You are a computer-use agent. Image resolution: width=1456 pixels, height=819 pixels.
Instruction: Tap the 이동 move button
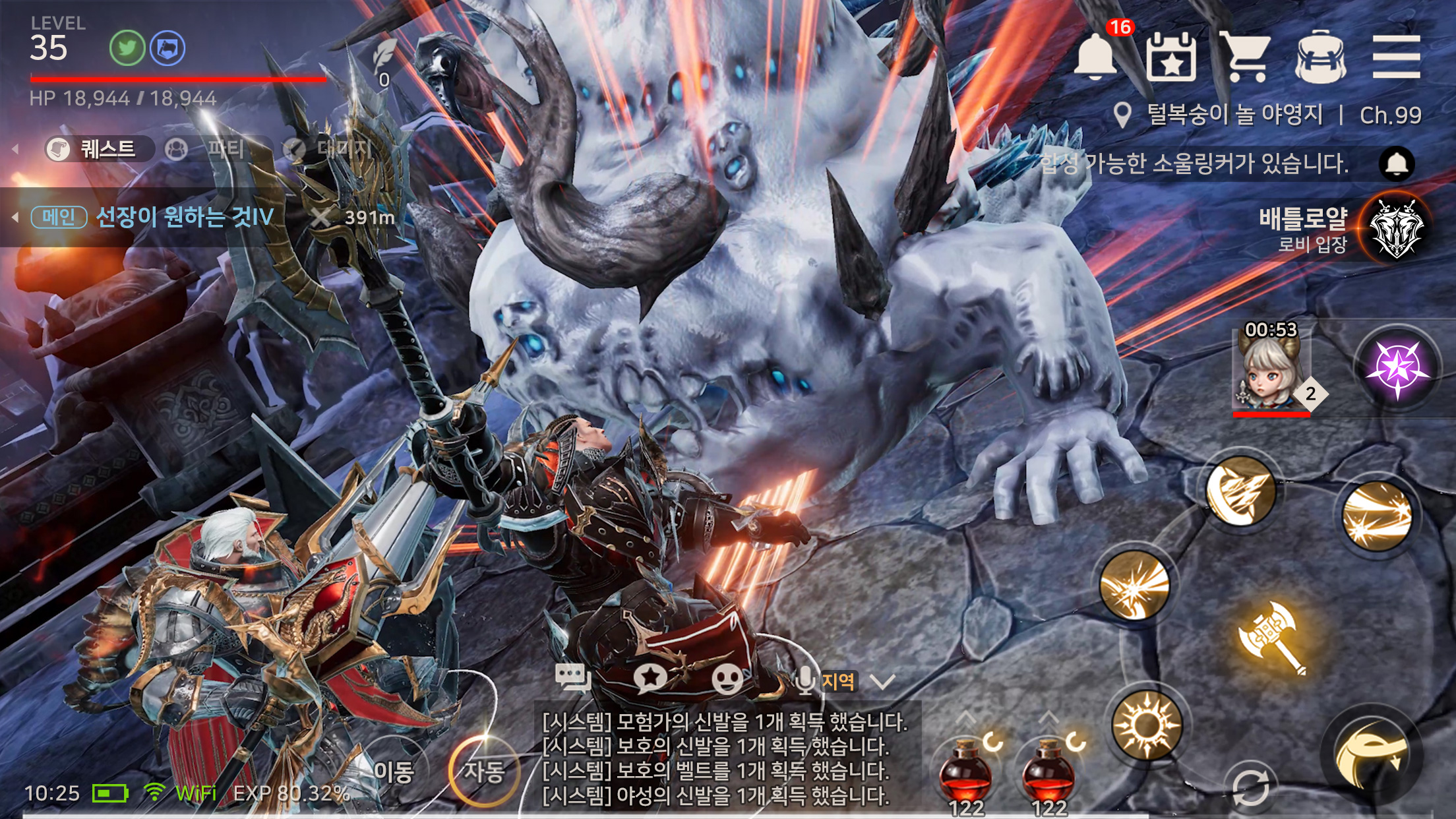coord(394,771)
